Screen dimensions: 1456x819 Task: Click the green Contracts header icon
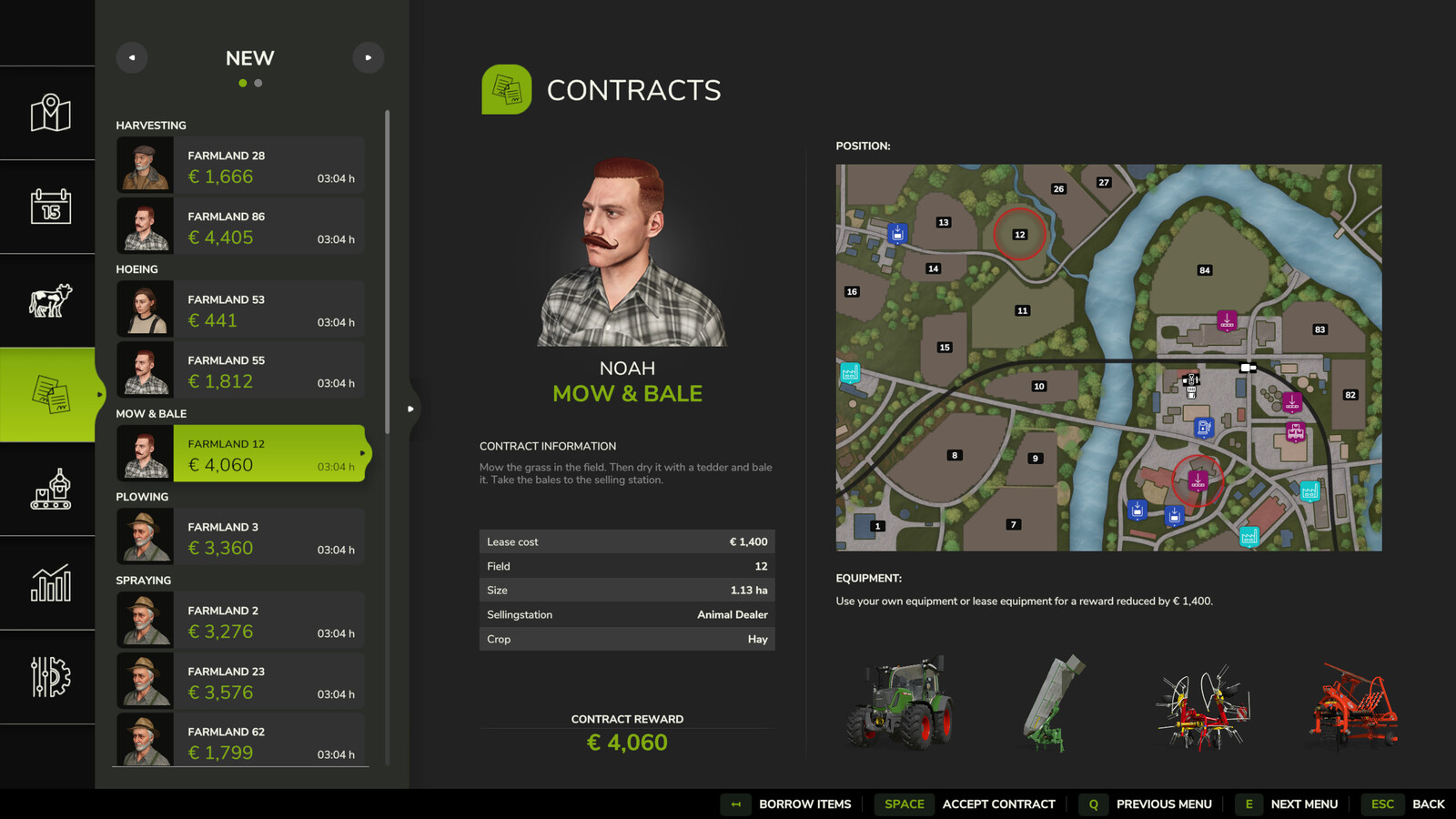[507, 89]
